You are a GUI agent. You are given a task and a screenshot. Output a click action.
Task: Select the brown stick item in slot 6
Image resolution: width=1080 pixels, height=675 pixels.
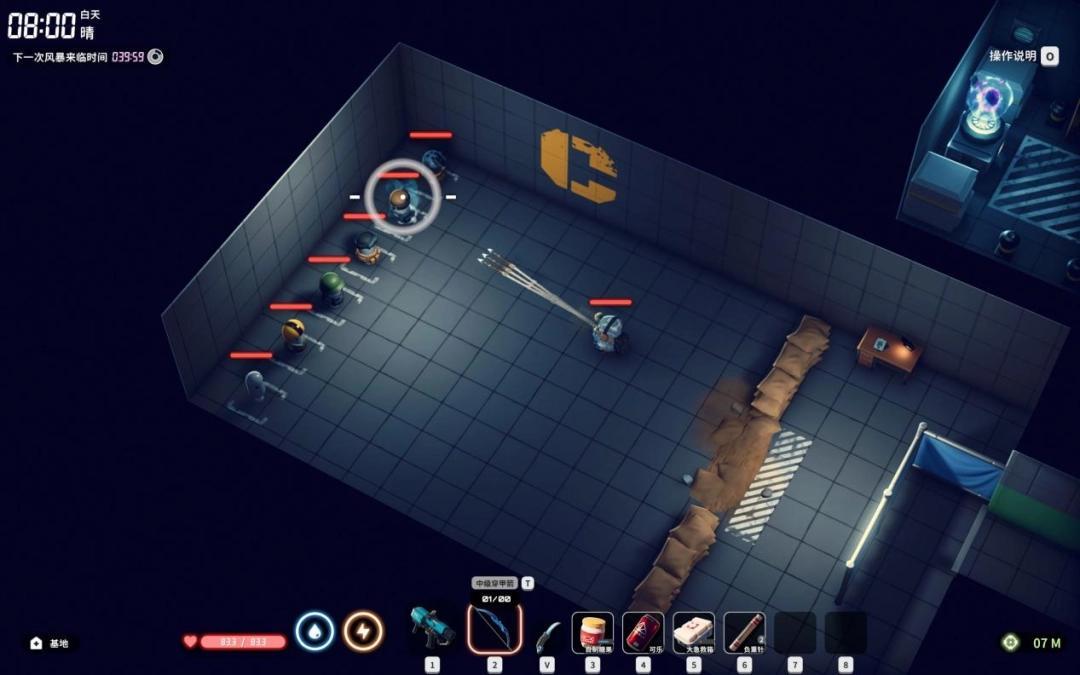(744, 632)
